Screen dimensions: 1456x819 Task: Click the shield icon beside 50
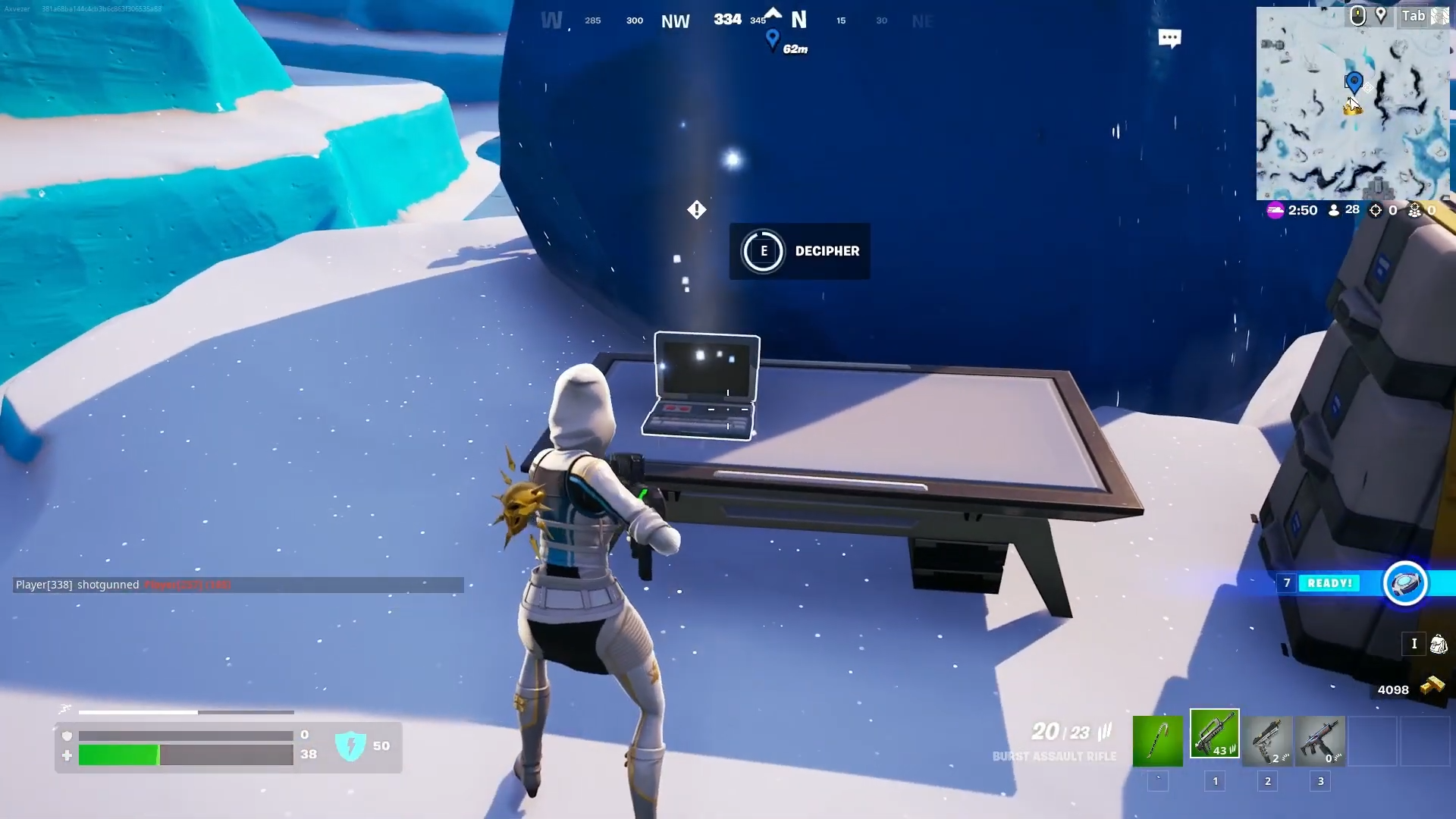(x=350, y=746)
